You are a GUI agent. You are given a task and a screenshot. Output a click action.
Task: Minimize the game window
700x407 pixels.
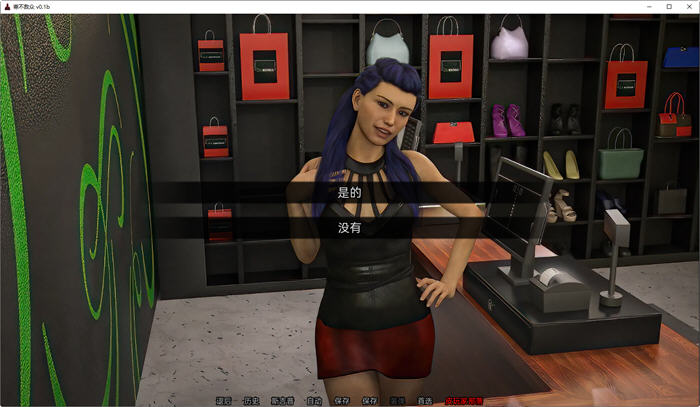645,6
